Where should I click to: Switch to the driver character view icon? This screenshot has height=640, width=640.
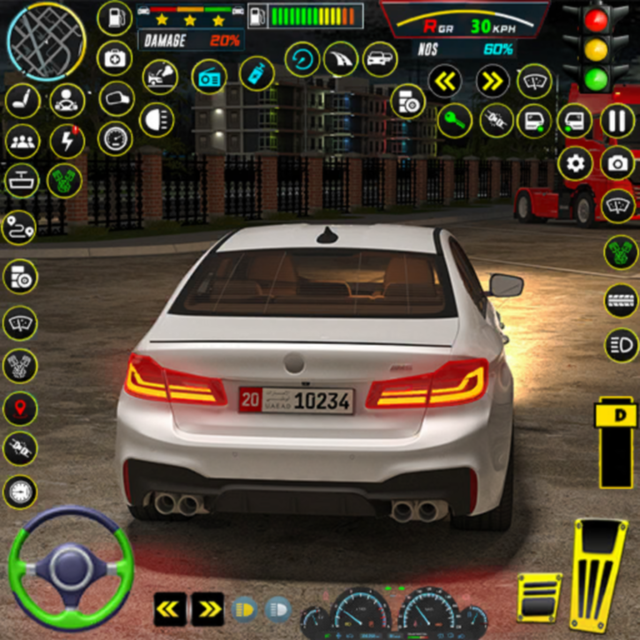point(67,99)
